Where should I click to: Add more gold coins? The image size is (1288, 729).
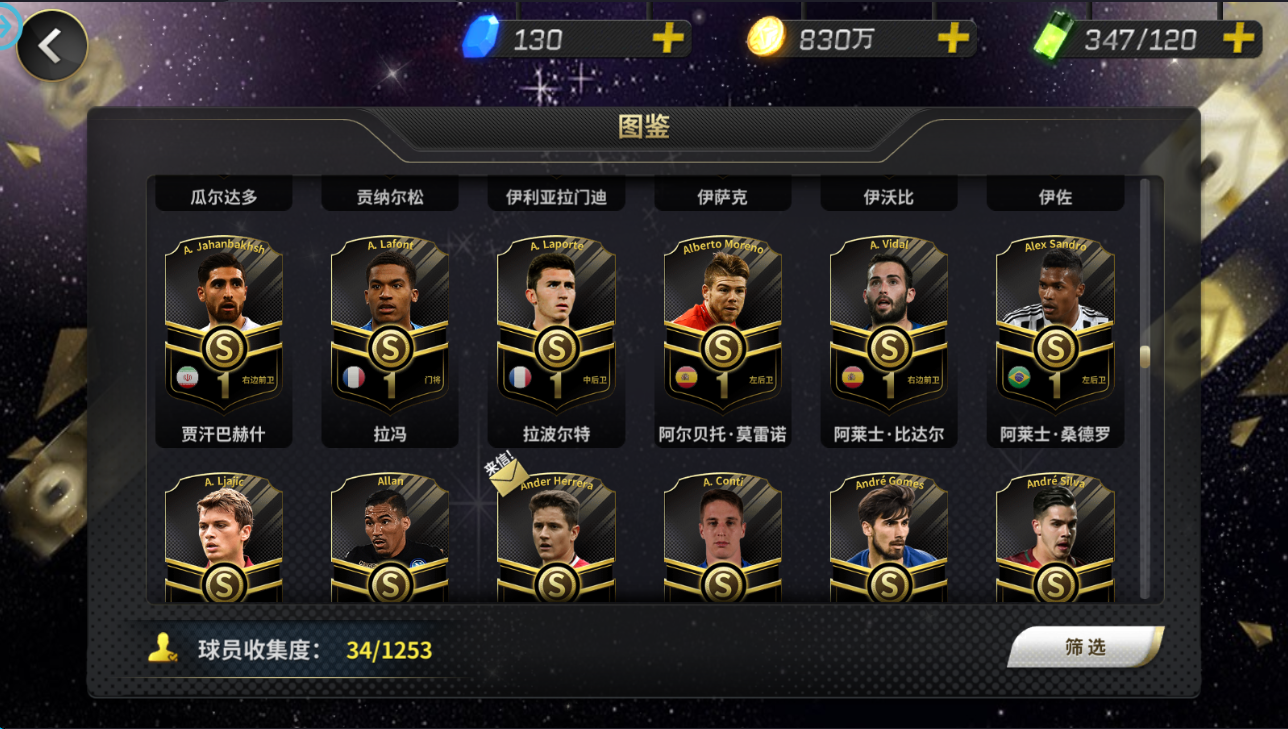coord(953,39)
